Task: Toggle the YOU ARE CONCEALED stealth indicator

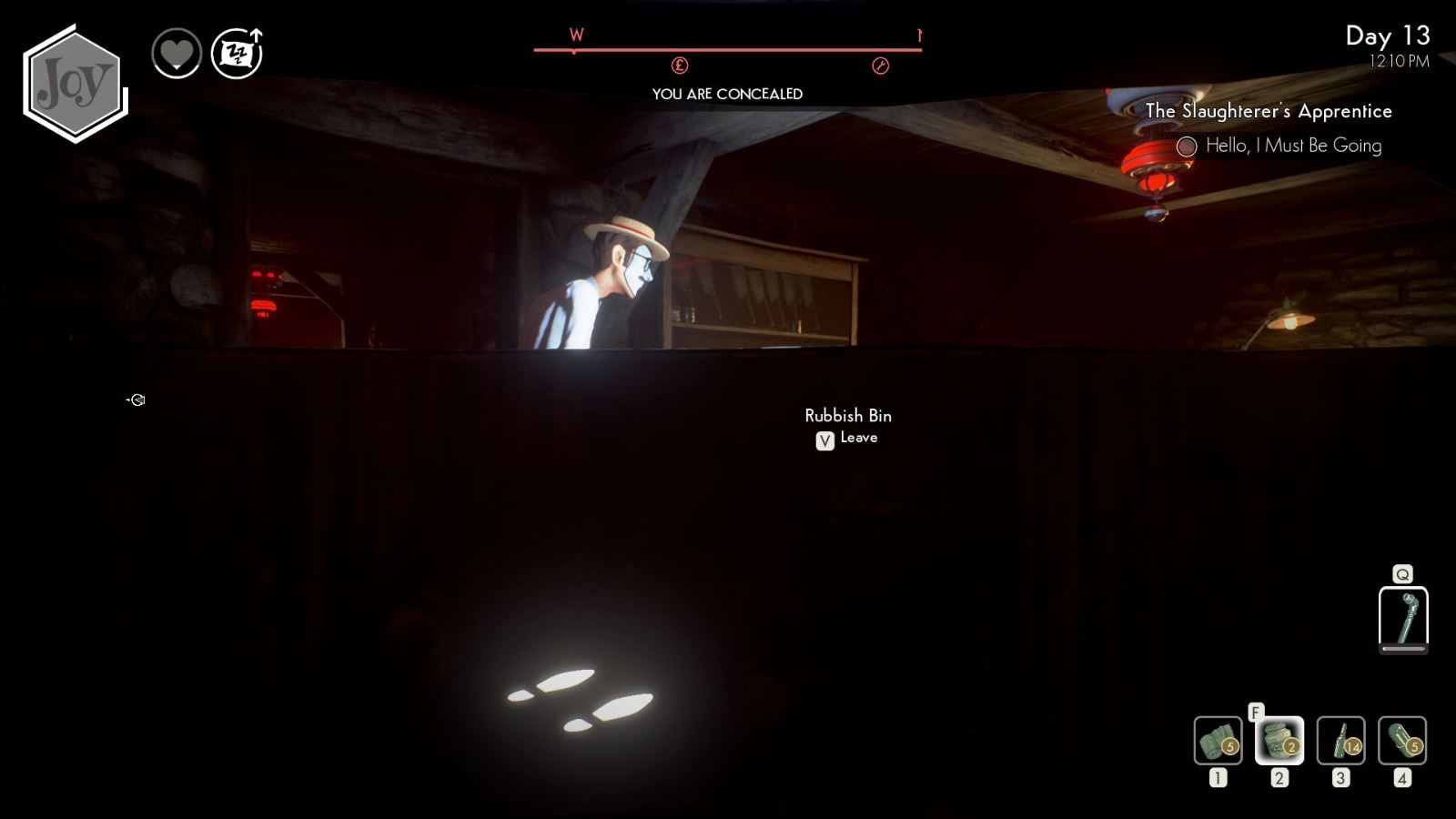Action: (x=727, y=93)
